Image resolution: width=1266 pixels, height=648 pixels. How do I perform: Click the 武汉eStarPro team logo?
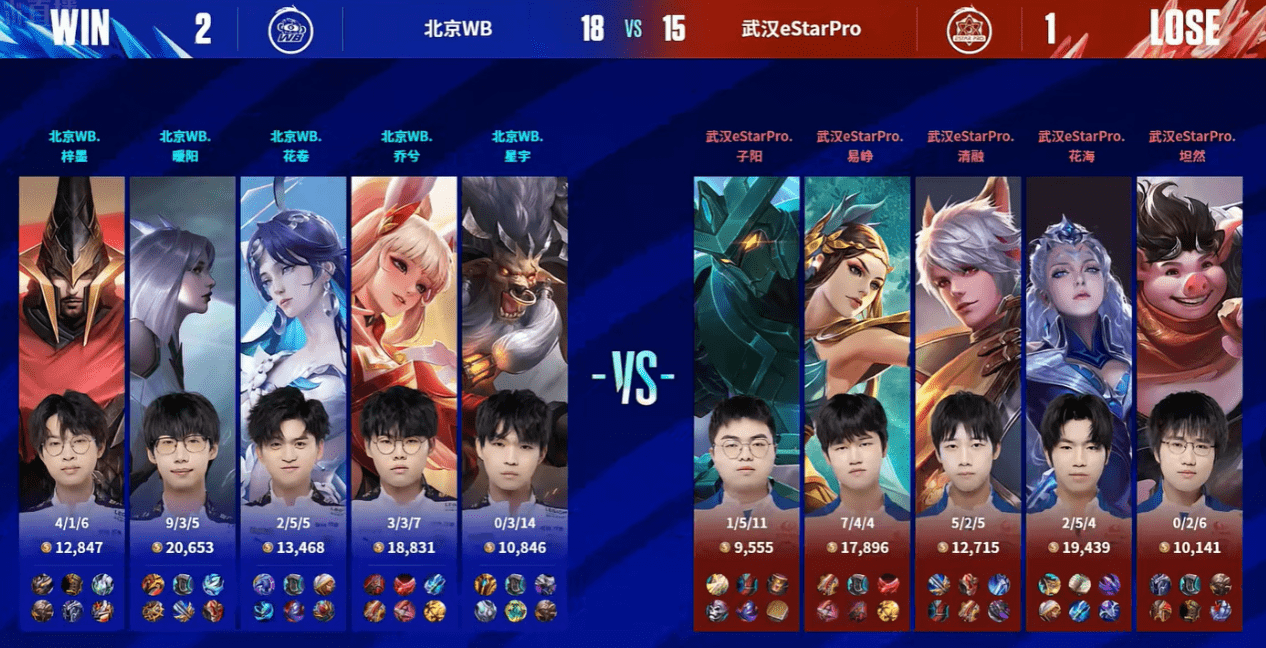click(x=969, y=30)
